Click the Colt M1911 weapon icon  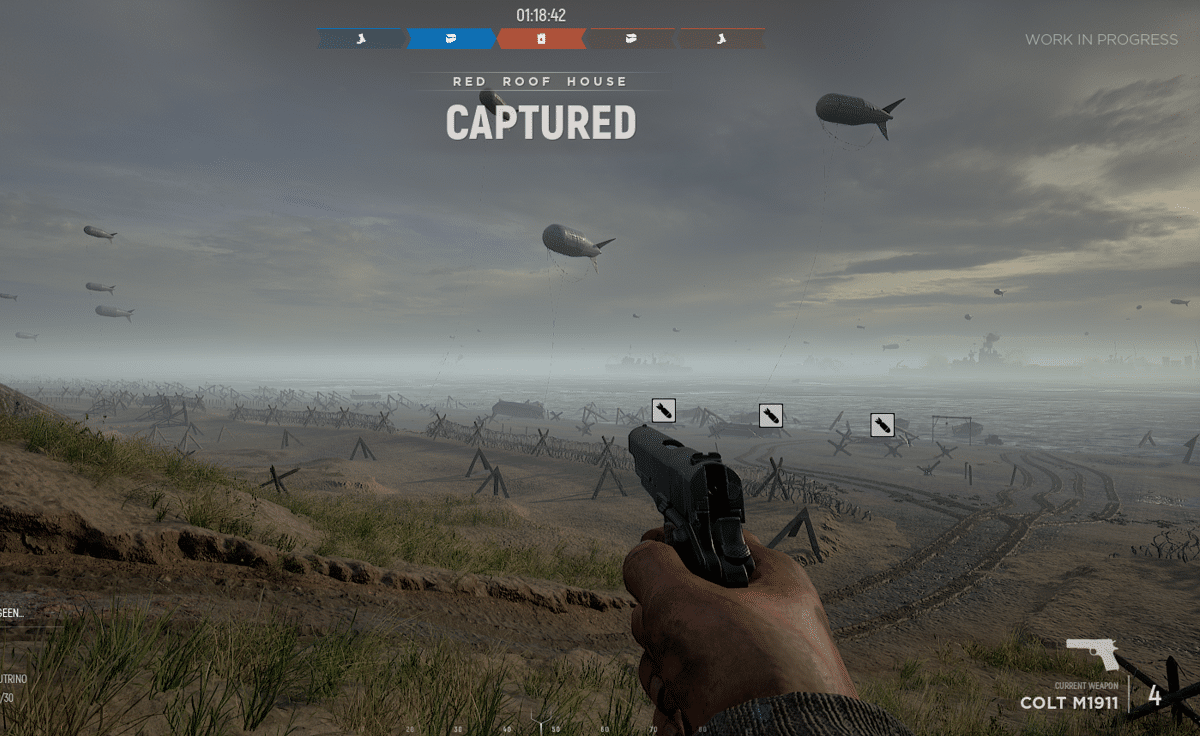[1092, 655]
